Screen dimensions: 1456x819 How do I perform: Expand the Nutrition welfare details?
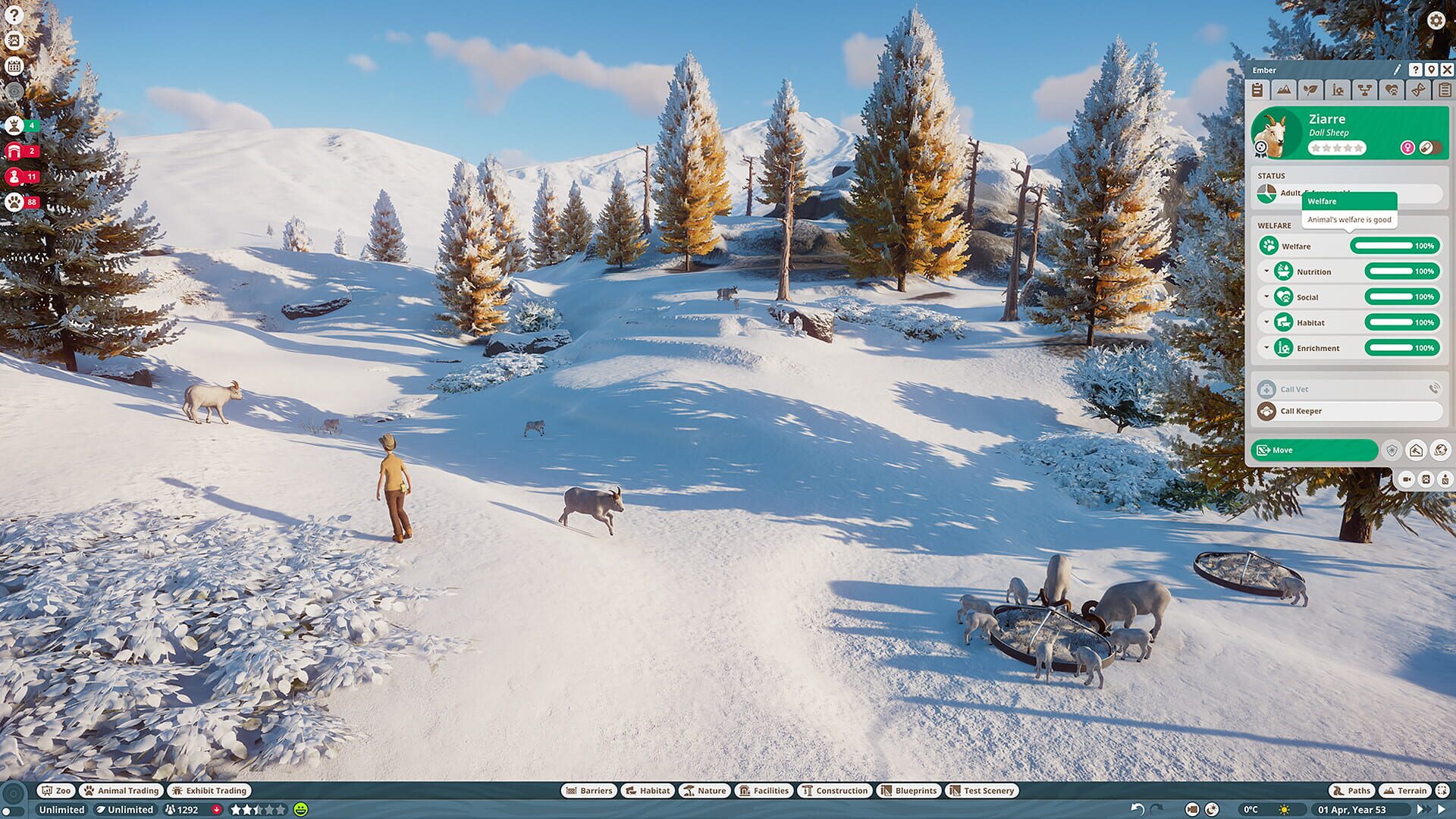(1266, 271)
